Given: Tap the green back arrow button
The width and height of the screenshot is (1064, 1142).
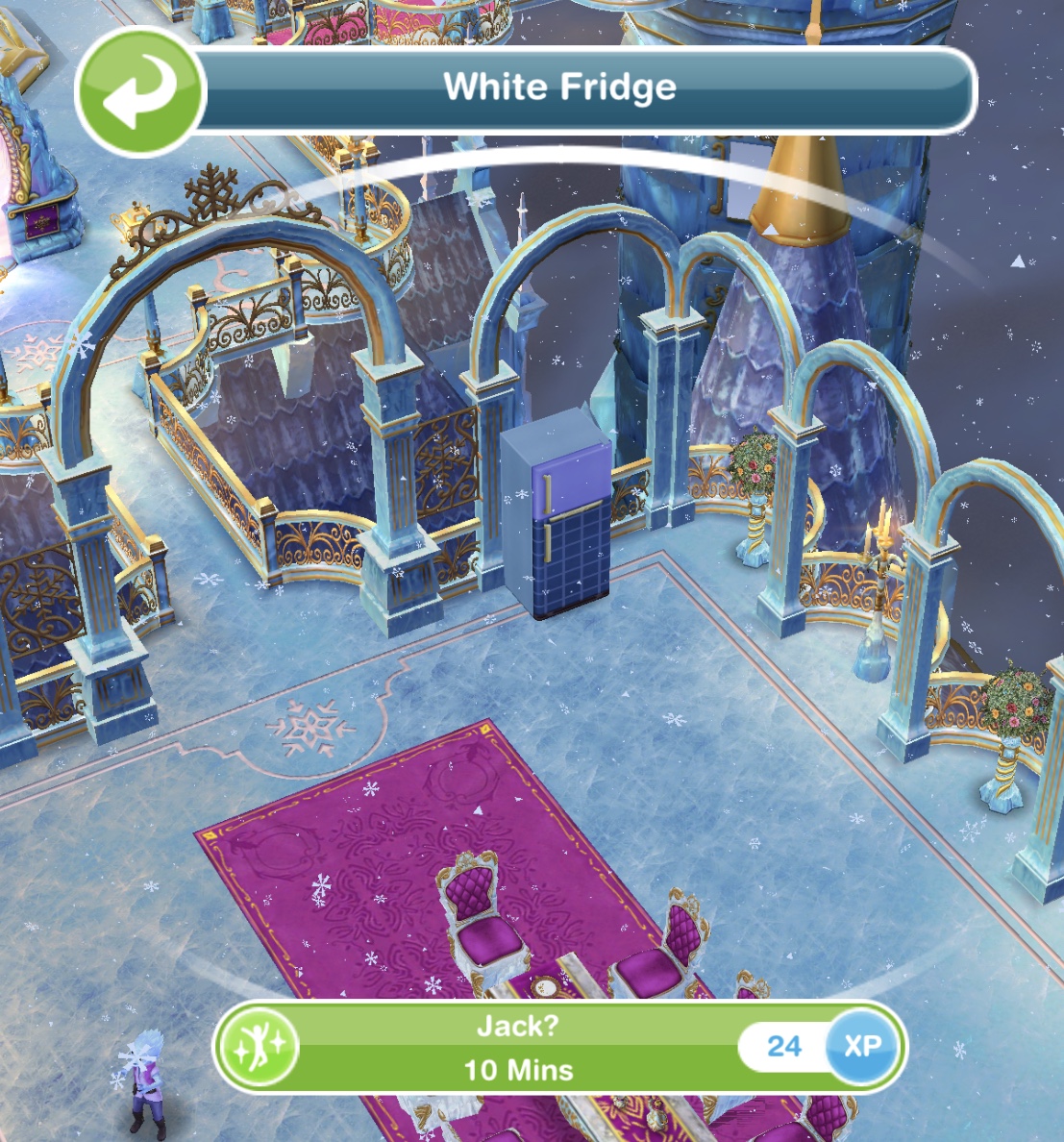Looking at the screenshot, I should (x=139, y=92).
